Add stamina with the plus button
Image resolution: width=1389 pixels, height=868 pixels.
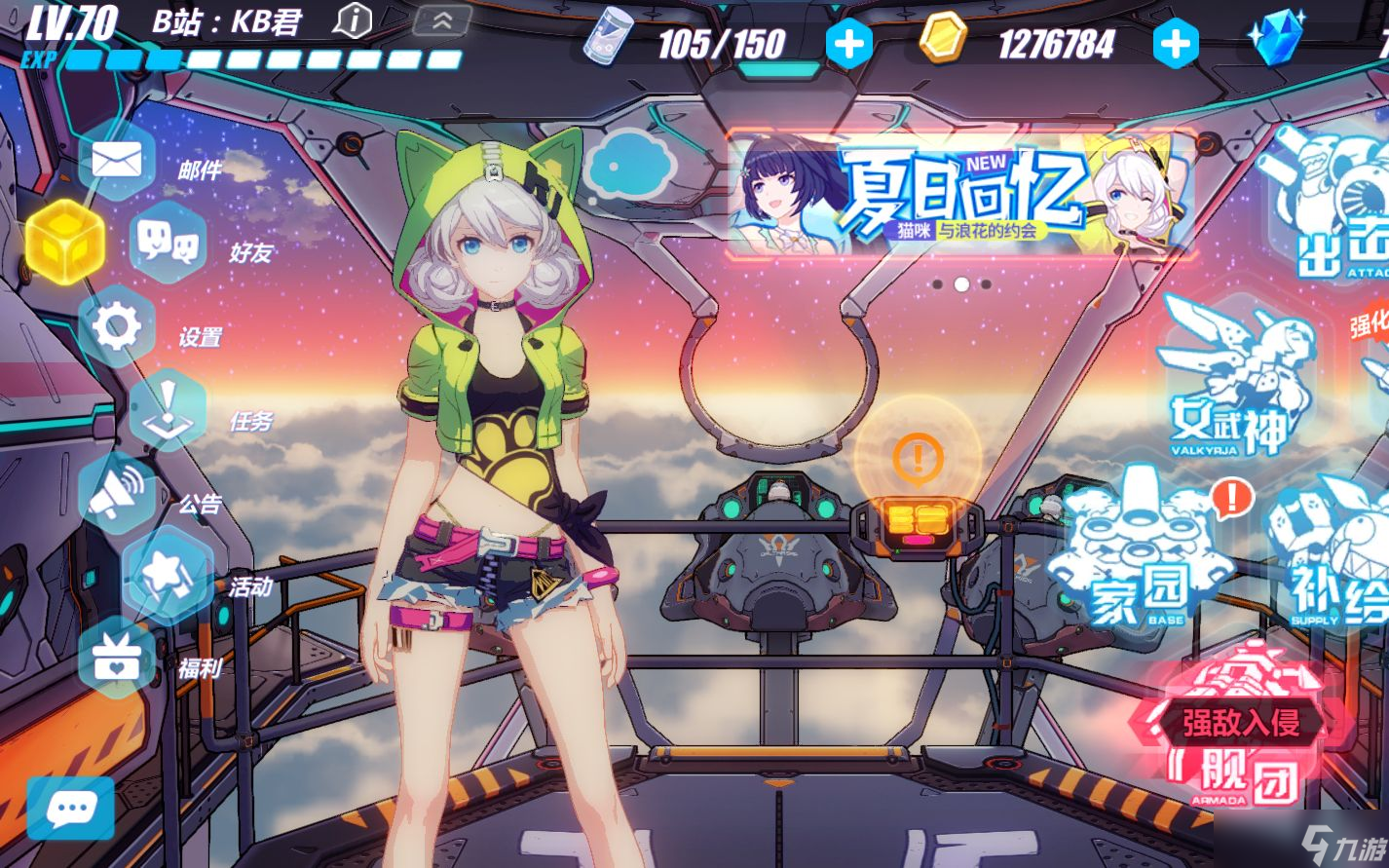(848, 44)
